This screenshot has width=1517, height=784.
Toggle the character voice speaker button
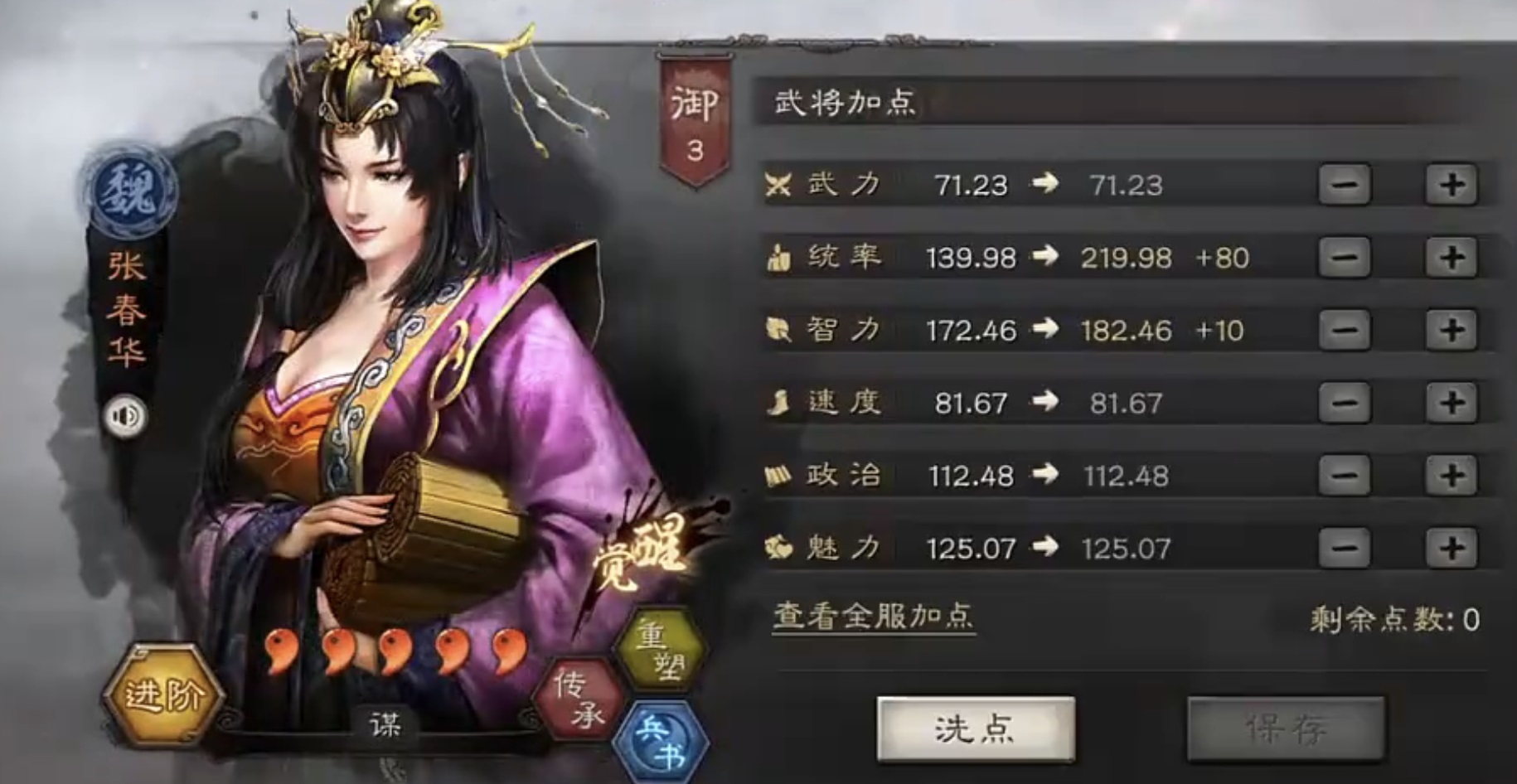pos(126,415)
